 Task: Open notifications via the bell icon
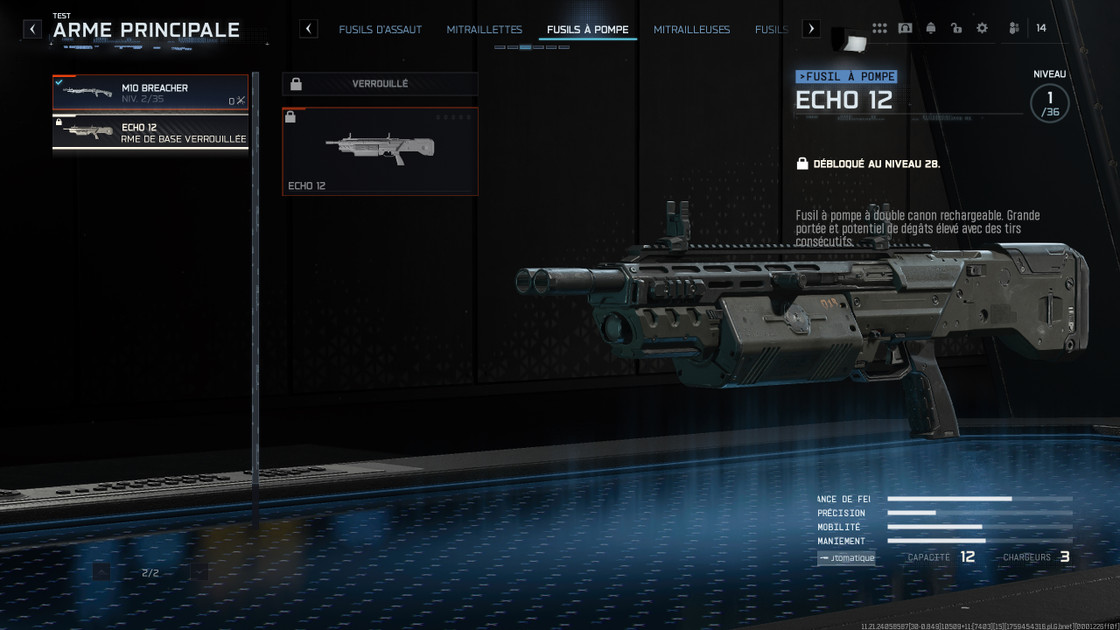pyautogui.click(x=931, y=29)
